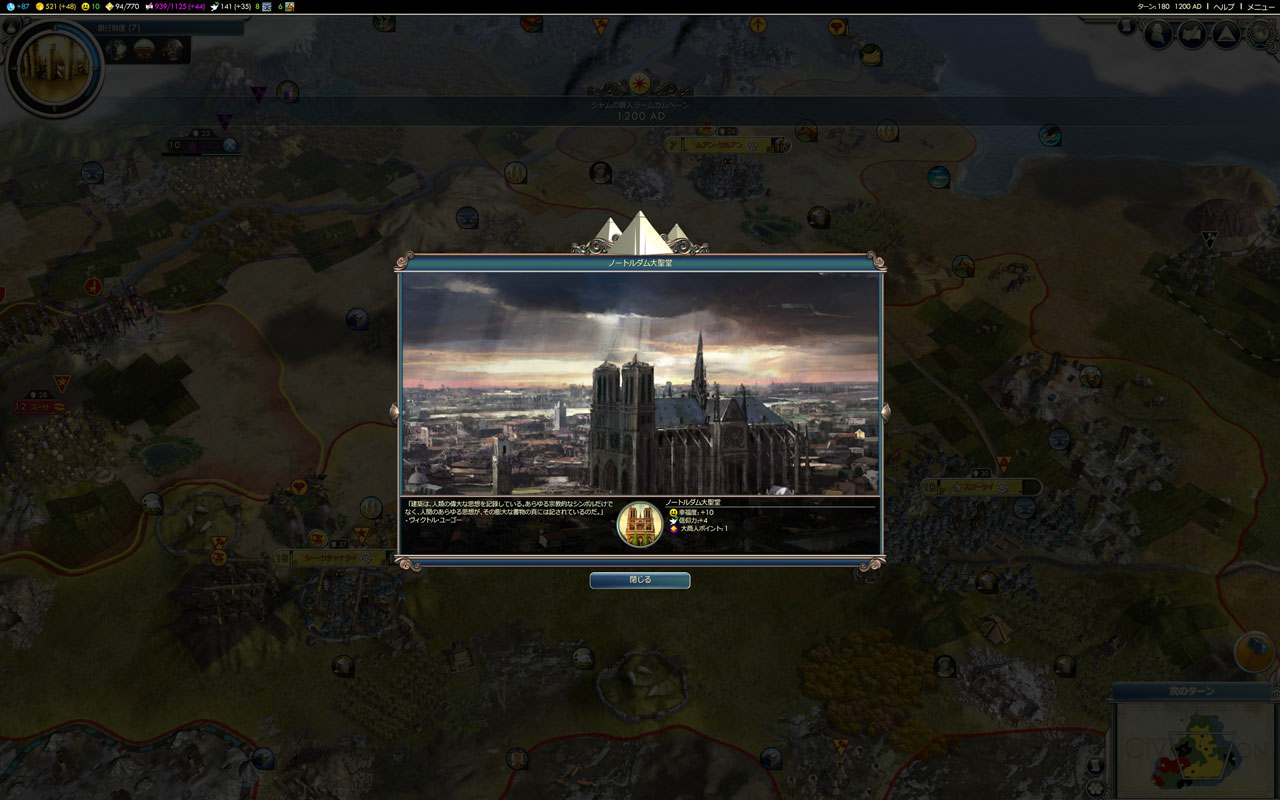Close the Notre Dame wonder popup
This screenshot has width=1280, height=800.
point(639,580)
